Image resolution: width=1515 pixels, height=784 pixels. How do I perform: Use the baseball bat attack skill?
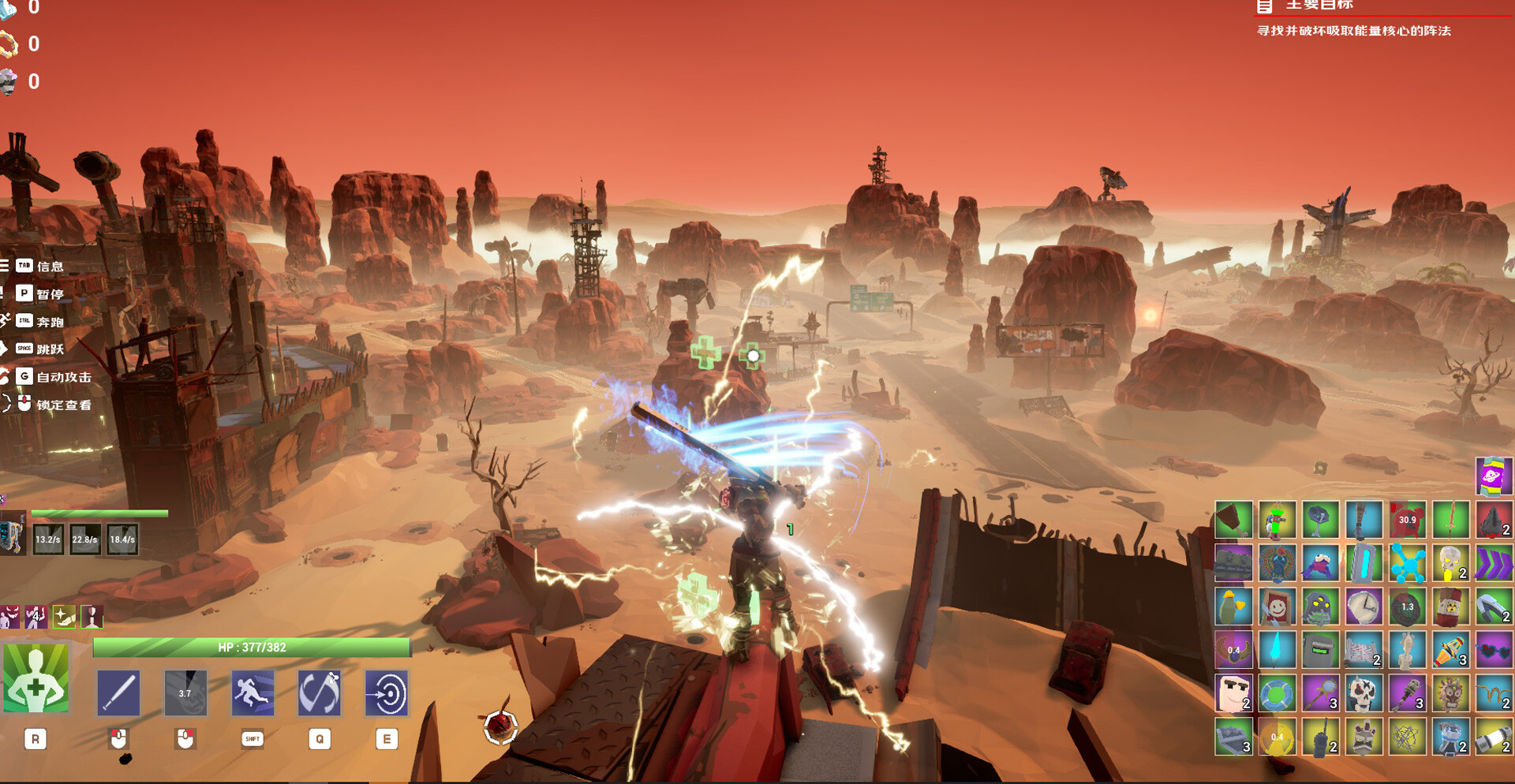(x=118, y=693)
